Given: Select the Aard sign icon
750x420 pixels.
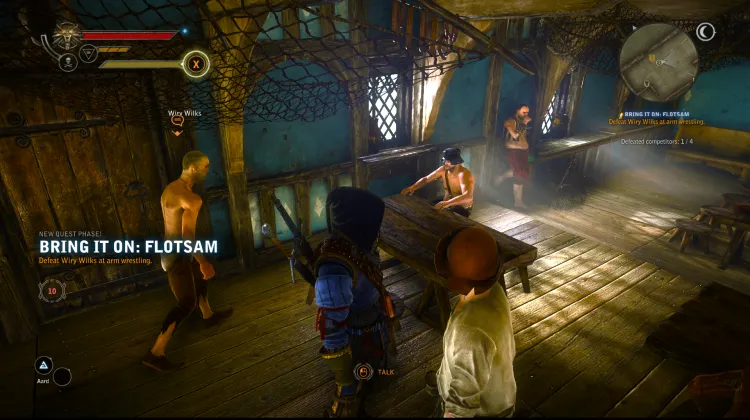Looking at the screenshot, I should click(x=43, y=365).
